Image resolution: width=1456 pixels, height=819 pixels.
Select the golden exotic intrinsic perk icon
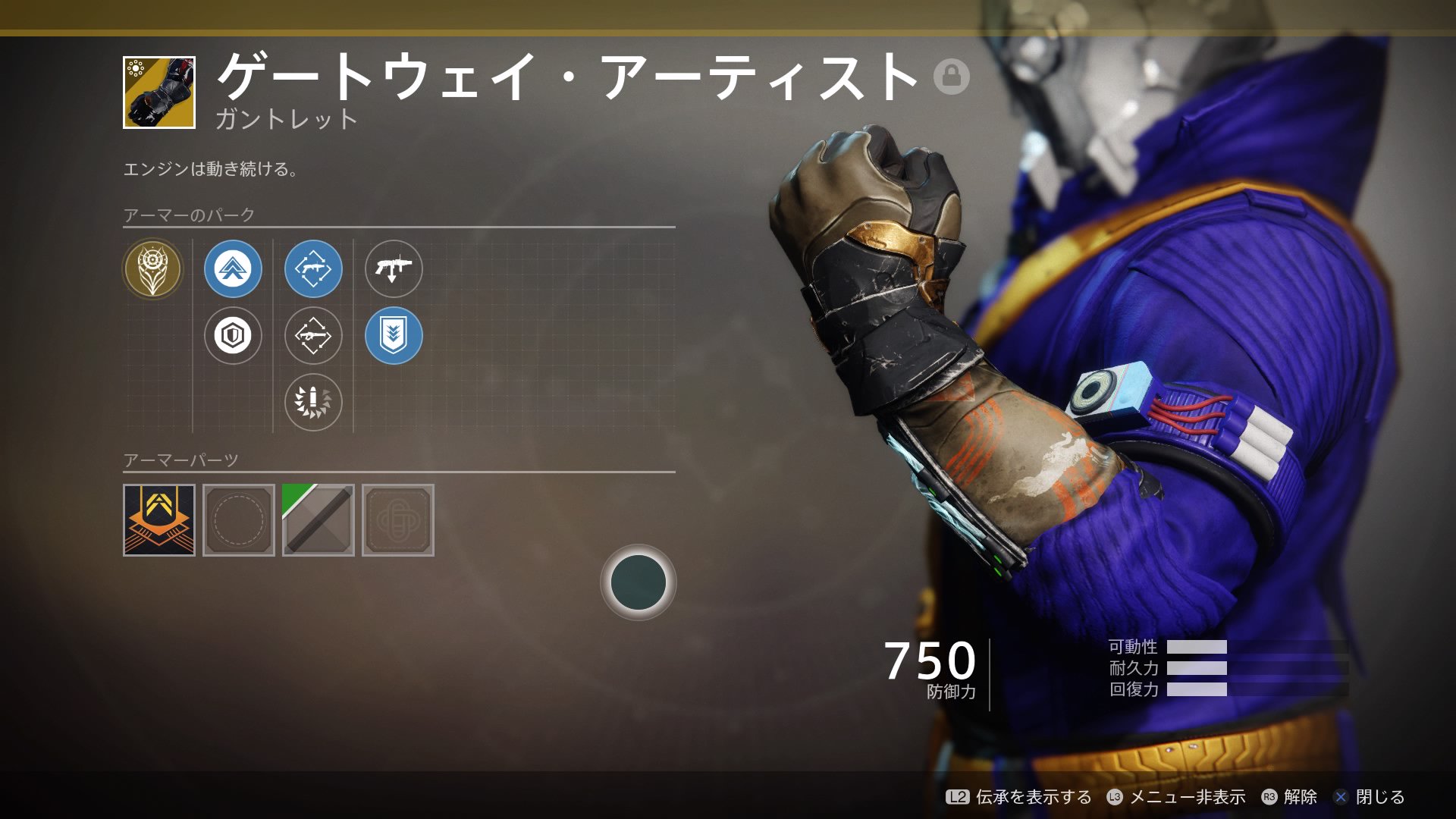[x=152, y=268]
